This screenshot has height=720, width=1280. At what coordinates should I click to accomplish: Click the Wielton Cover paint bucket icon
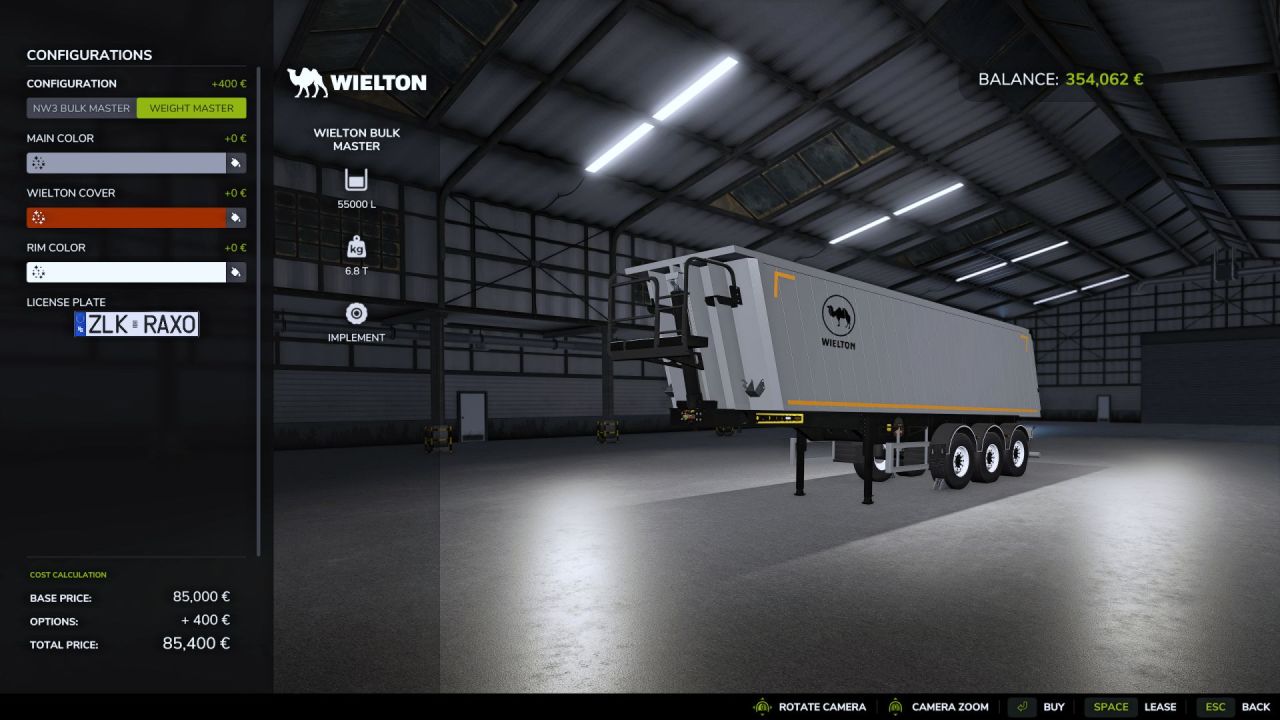(x=237, y=217)
